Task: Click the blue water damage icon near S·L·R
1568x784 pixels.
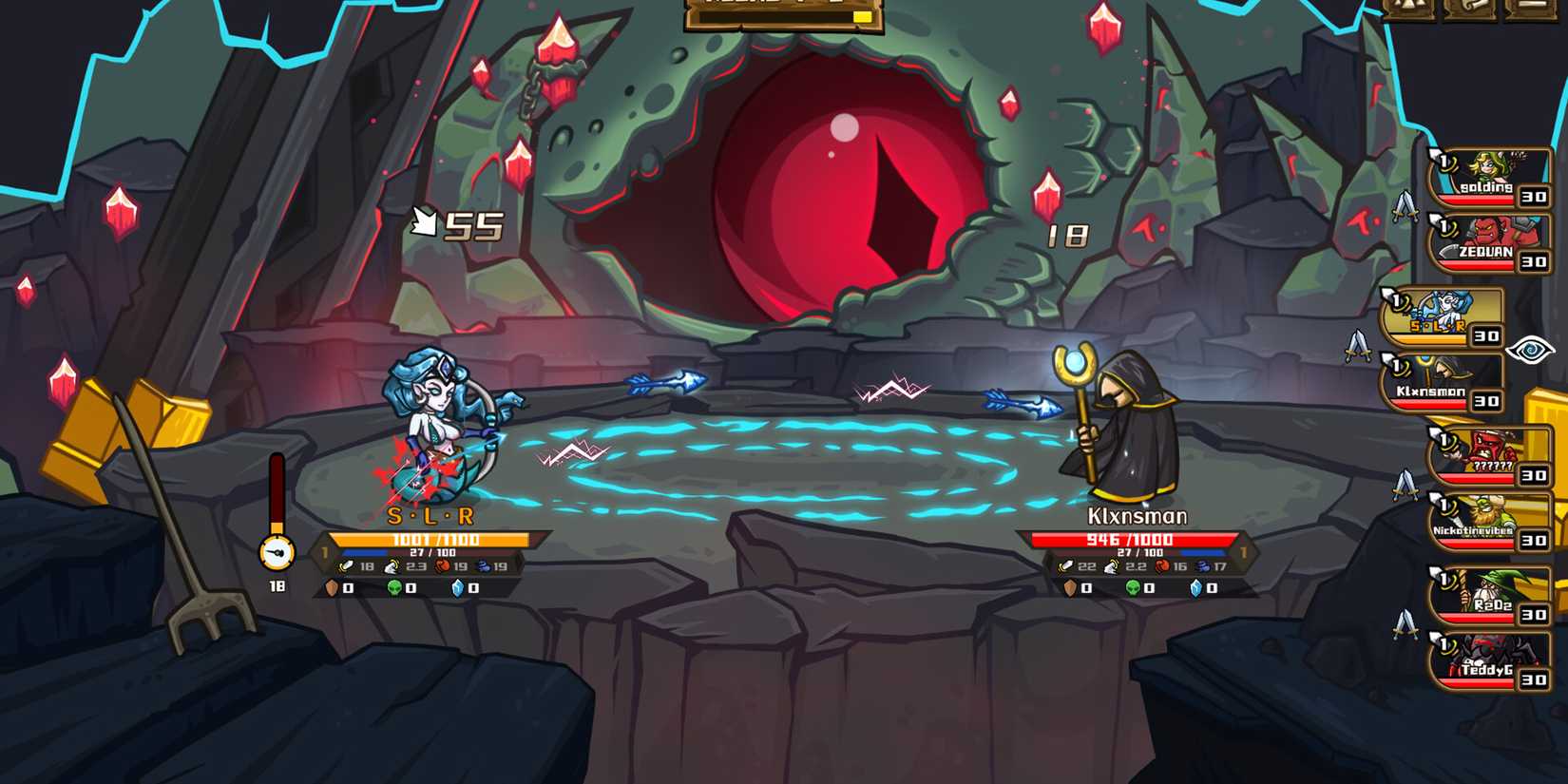Action: click(x=483, y=566)
